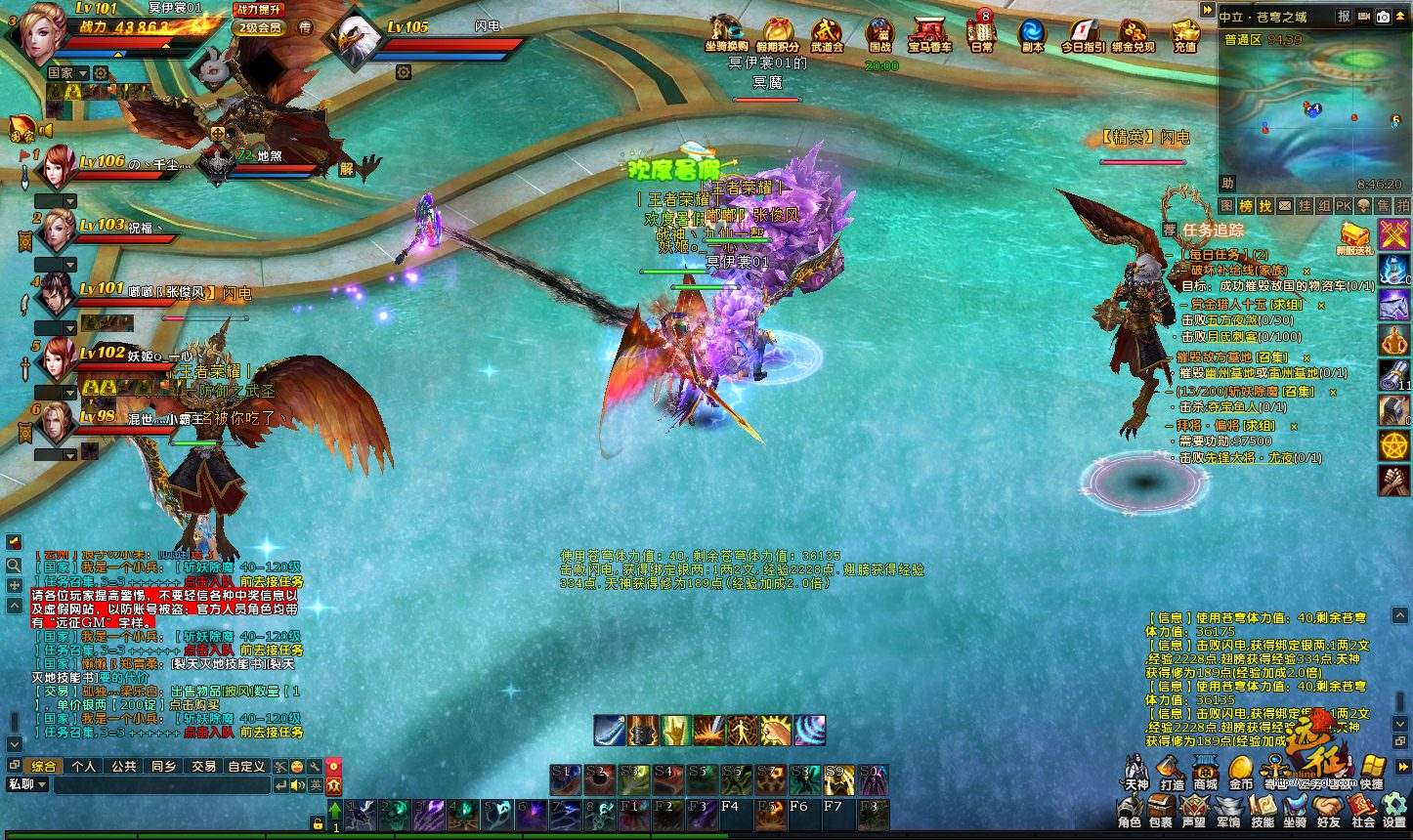Select party member 祝福 Lv103 portrait
This screenshot has width=1413, height=840.
click(58, 231)
